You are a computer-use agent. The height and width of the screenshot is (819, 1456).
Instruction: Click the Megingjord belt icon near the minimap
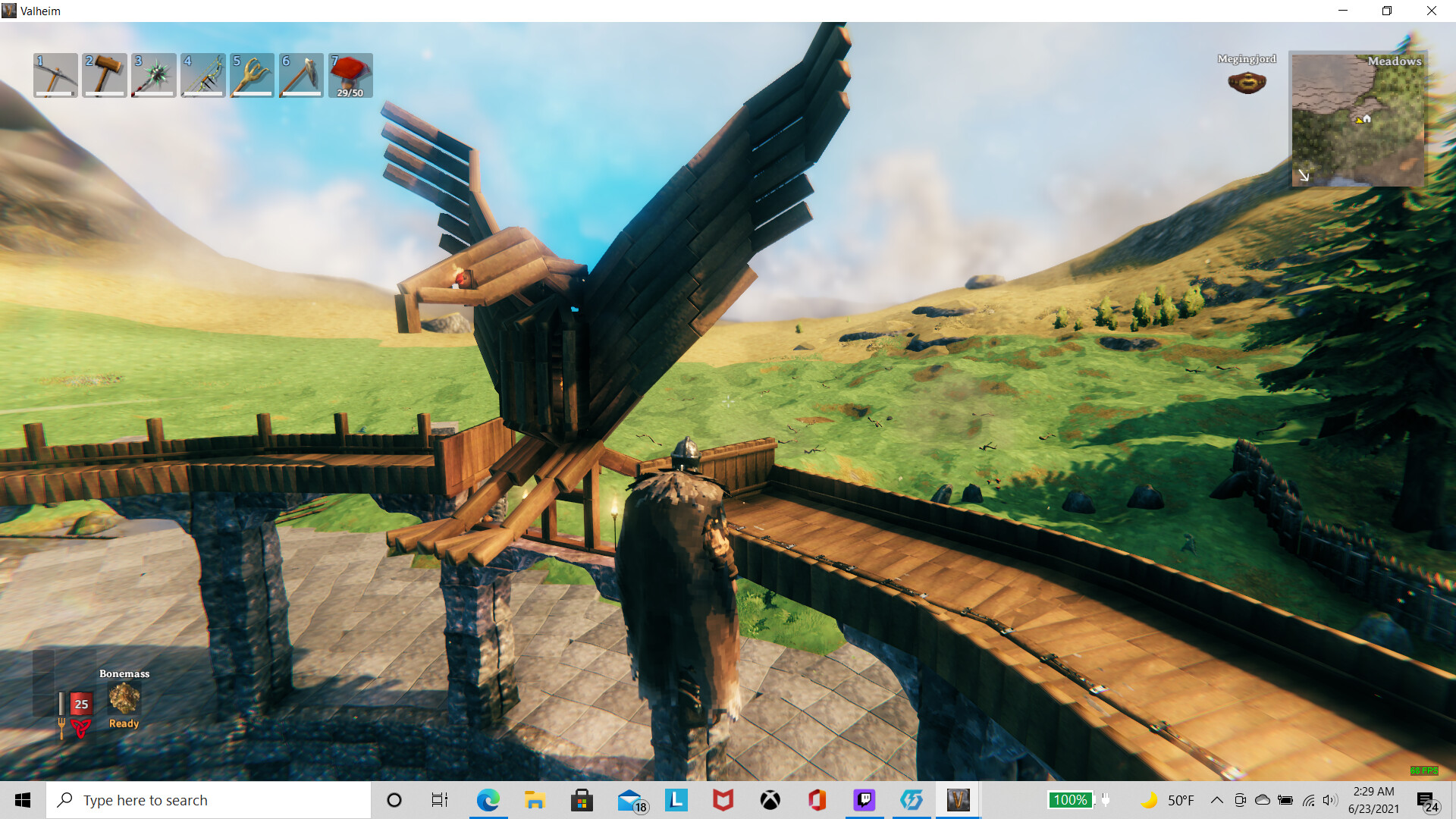(1247, 82)
